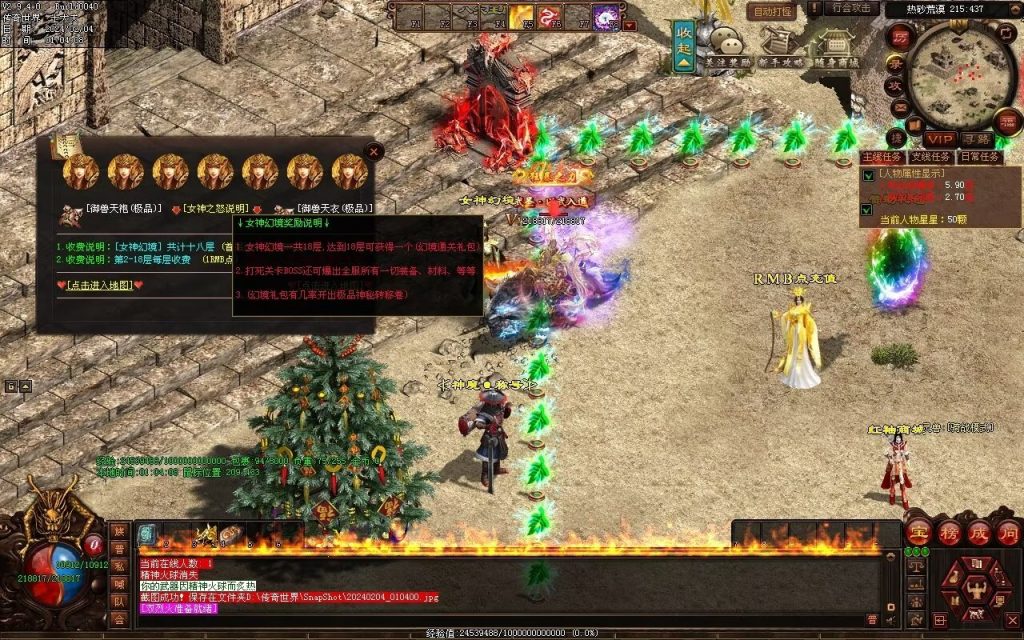The image size is (1024, 640).
Task: Click the mail envelope icon by minimap
Action: point(899,107)
